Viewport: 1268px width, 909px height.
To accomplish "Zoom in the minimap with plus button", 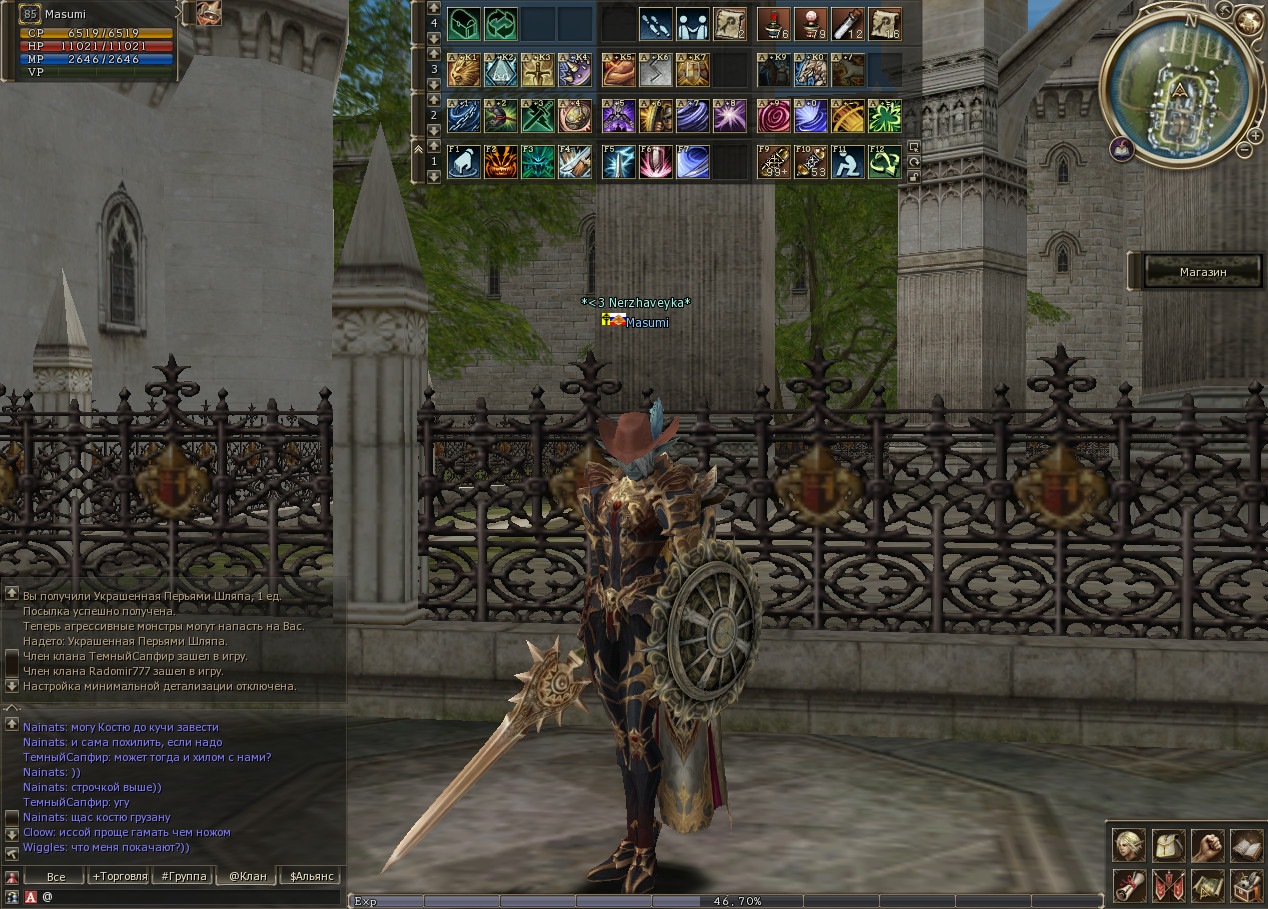I will coord(1256,134).
